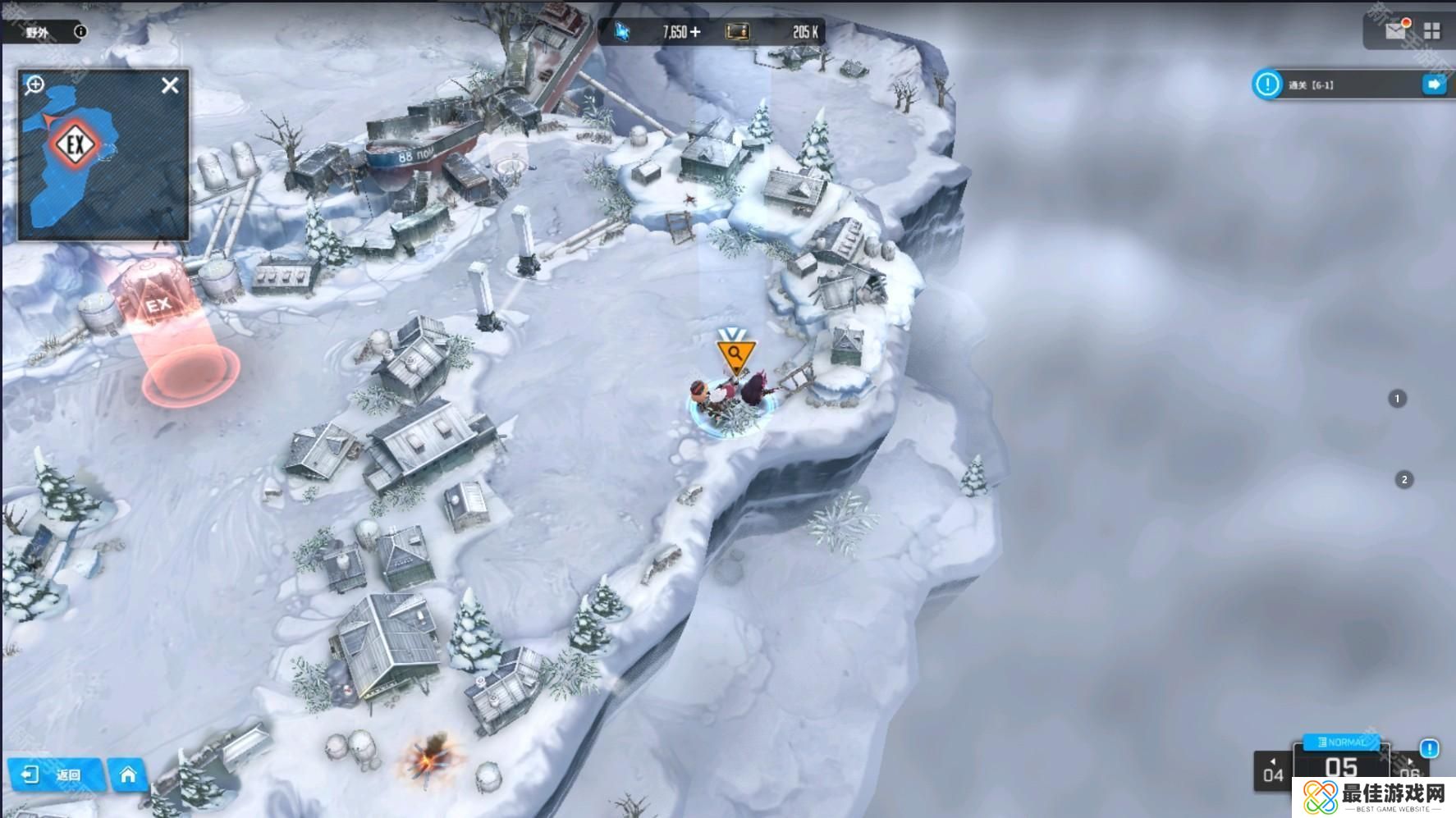The image size is (1456, 818).
Task: Zoom the minimap with the magnifier icon
Action: pyautogui.click(x=34, y=85)
